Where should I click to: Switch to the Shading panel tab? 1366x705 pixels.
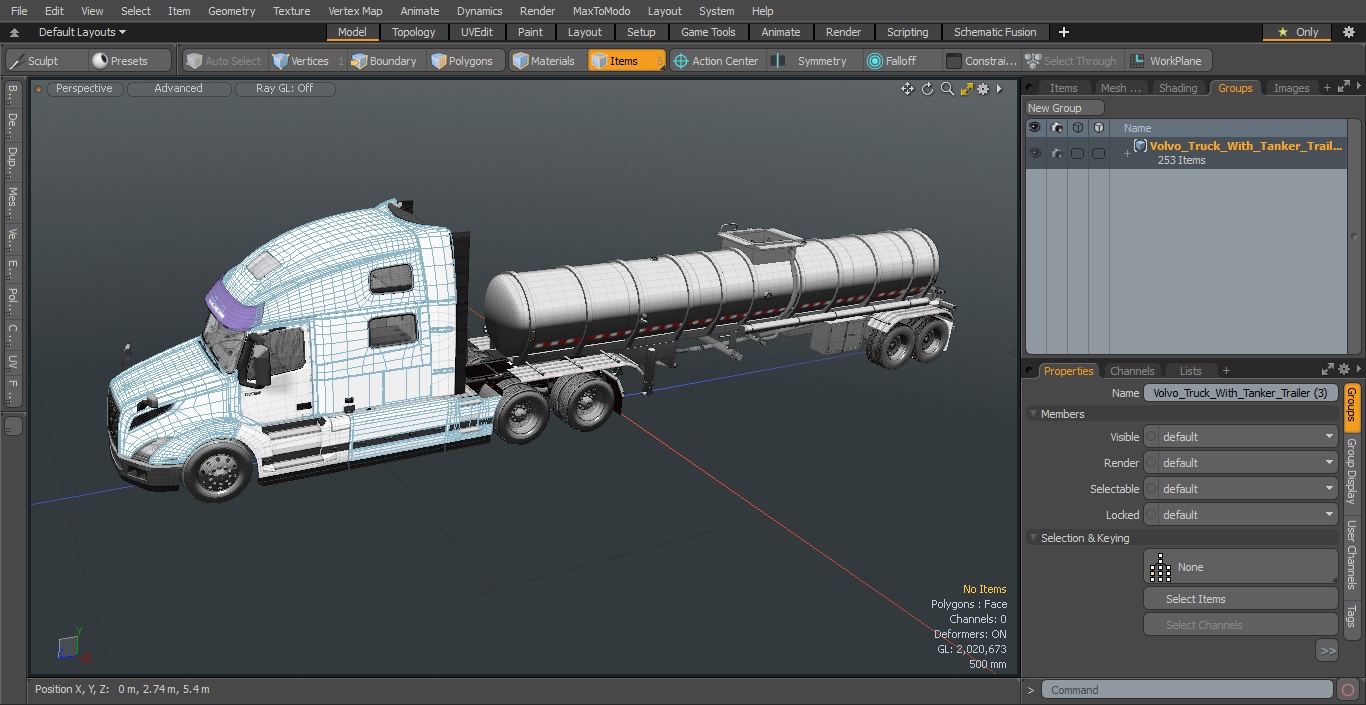point(1177,88)
